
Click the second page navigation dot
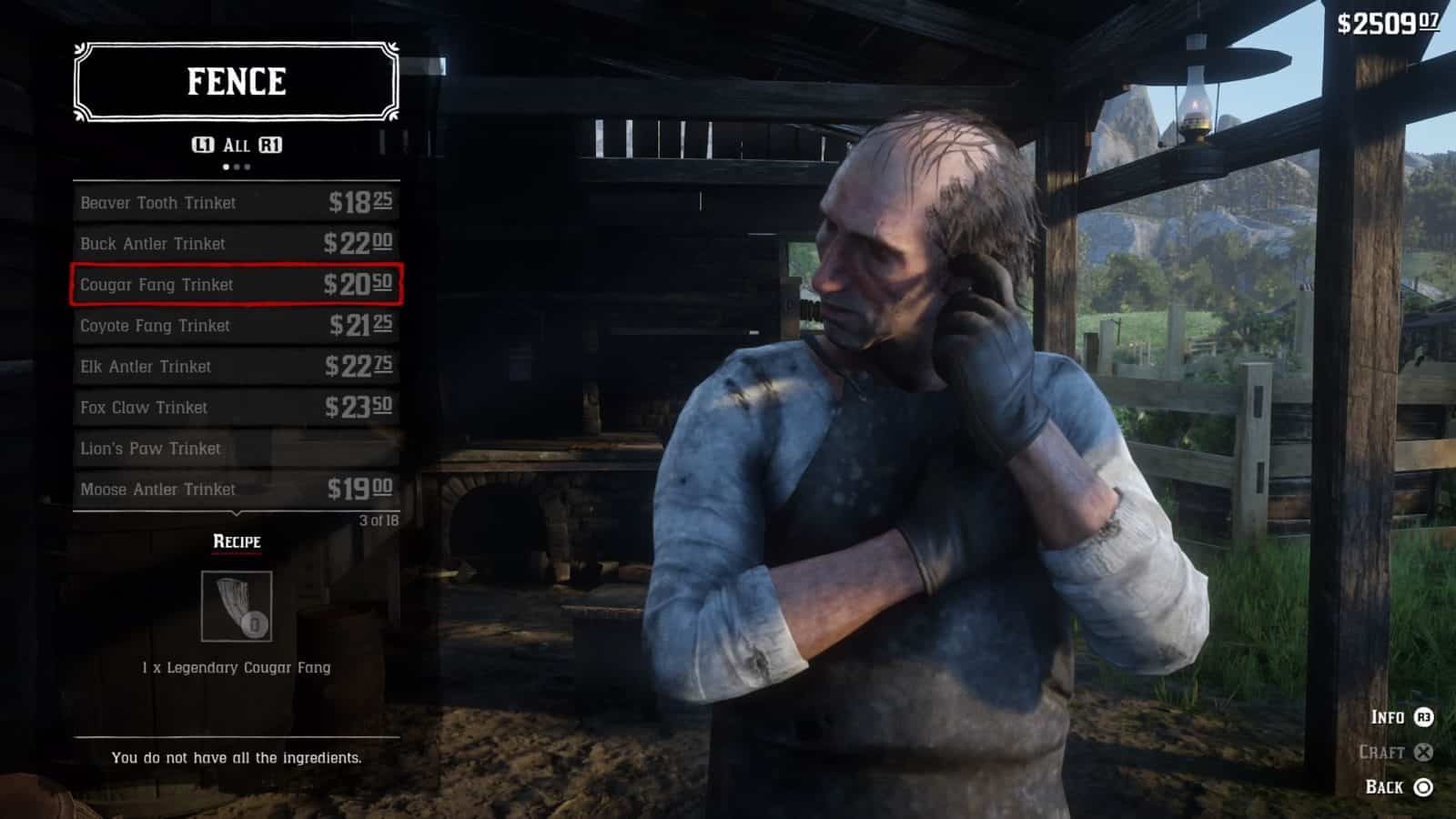pos(238,167)
